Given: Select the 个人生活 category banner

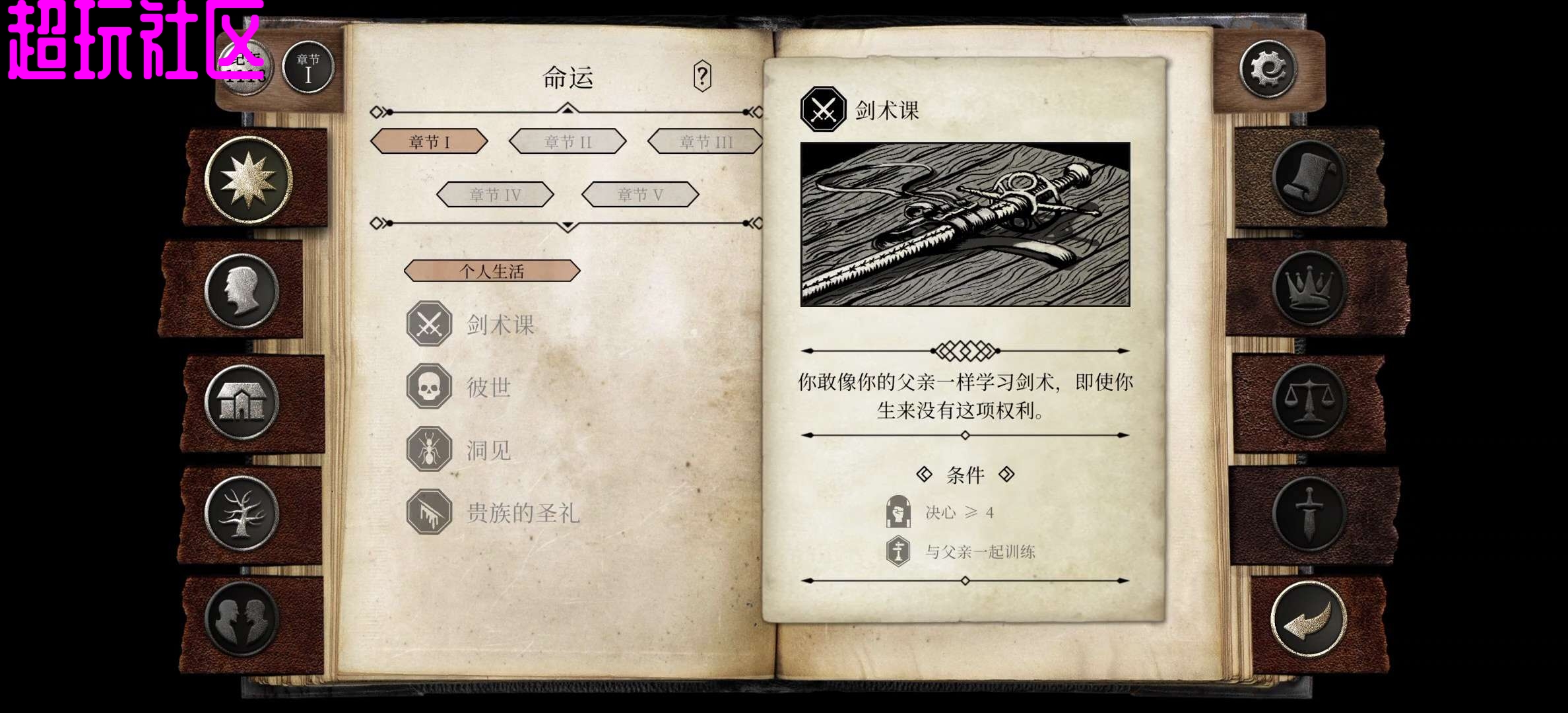Looking at the screenshot, I should (493, 271).
